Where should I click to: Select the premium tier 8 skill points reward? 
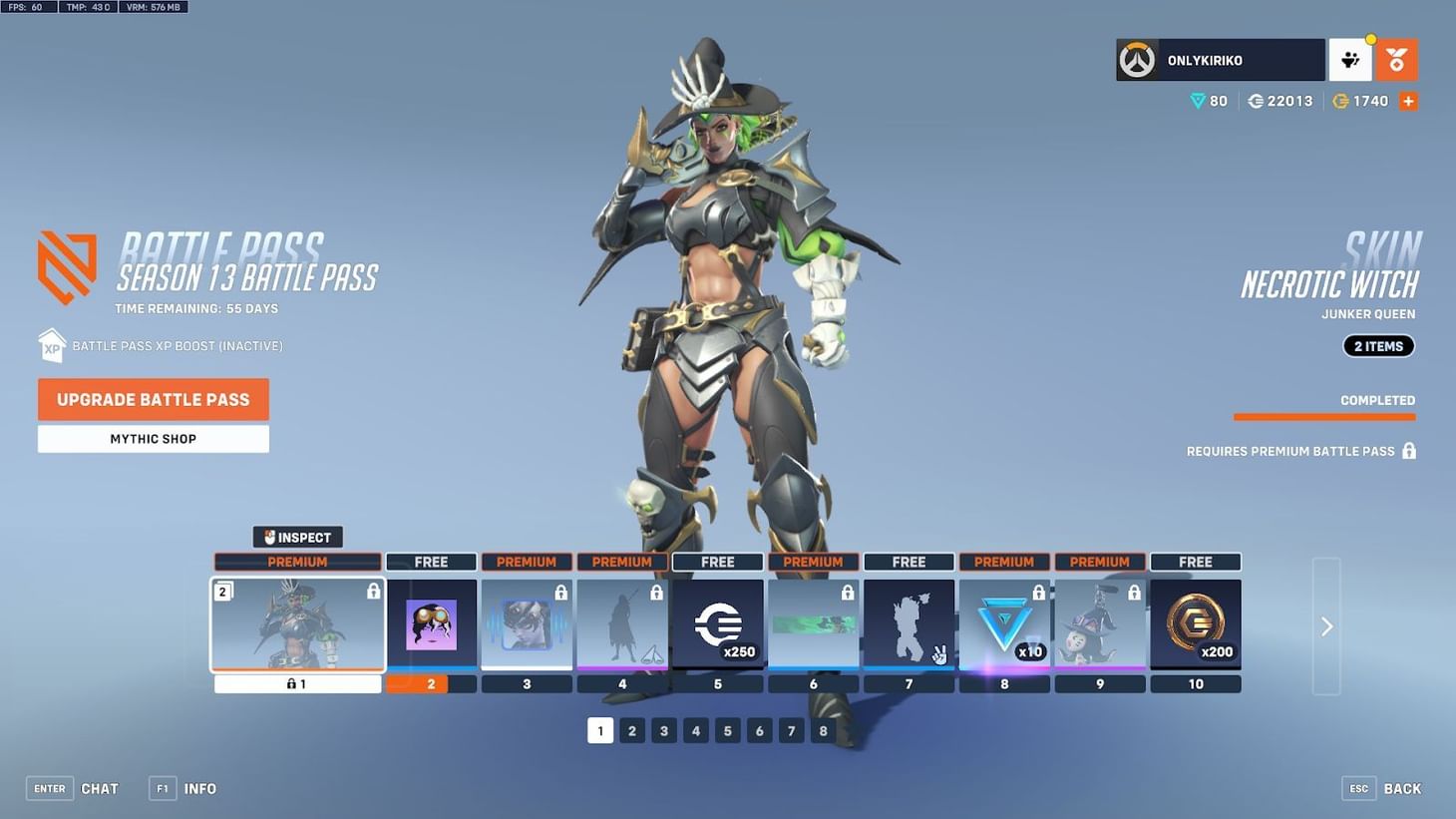click(1004, 625)
